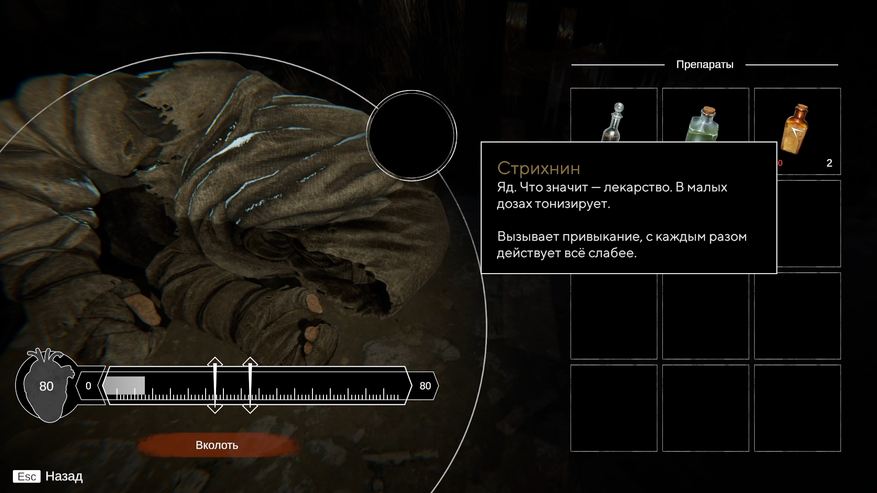Viewport: 877px width, 493px height.
Task: Pick the clear glass stoppered bottle
Action: tap(613, 123)
